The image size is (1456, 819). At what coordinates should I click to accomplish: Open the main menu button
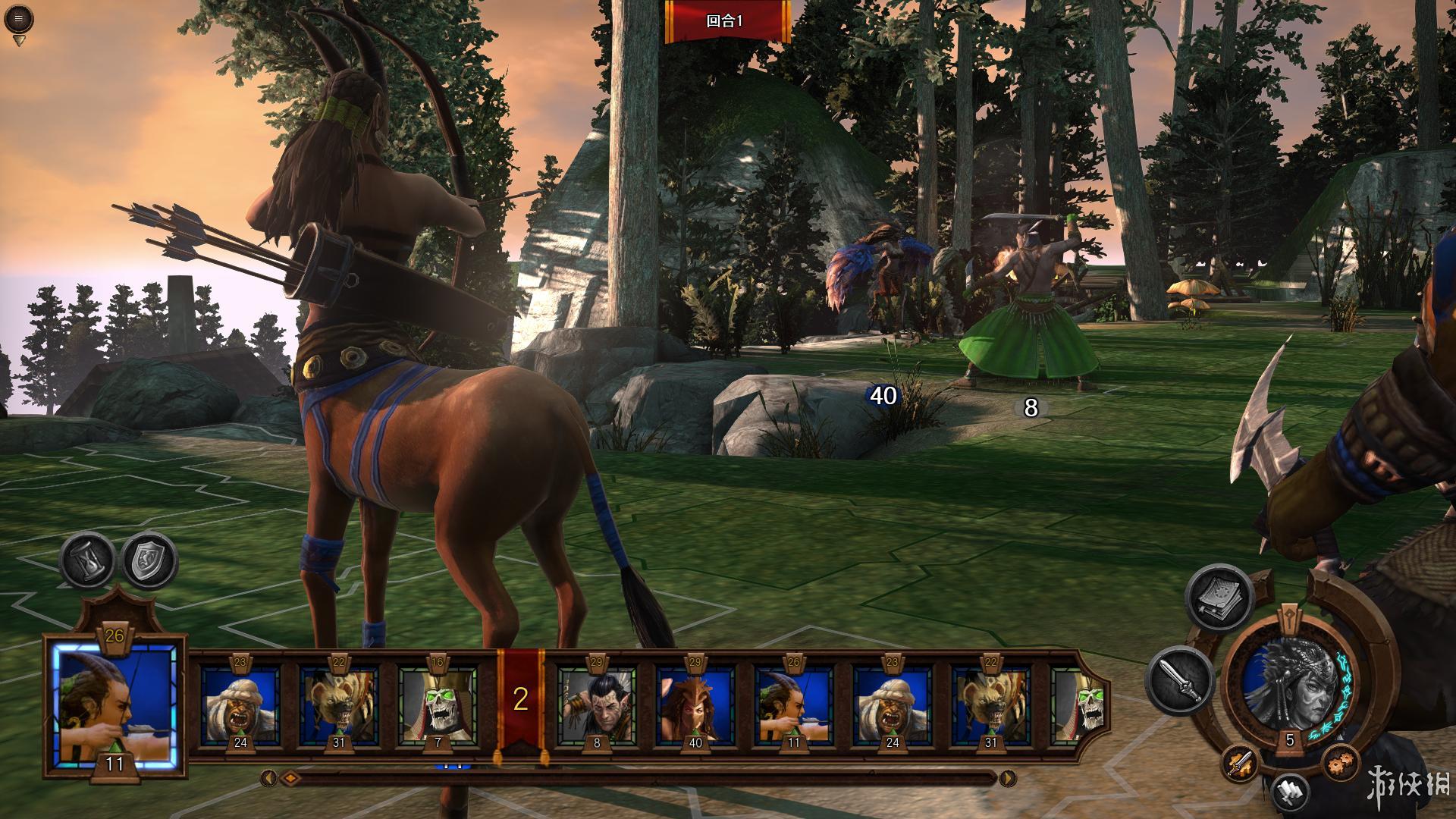[x=18, y=19]
